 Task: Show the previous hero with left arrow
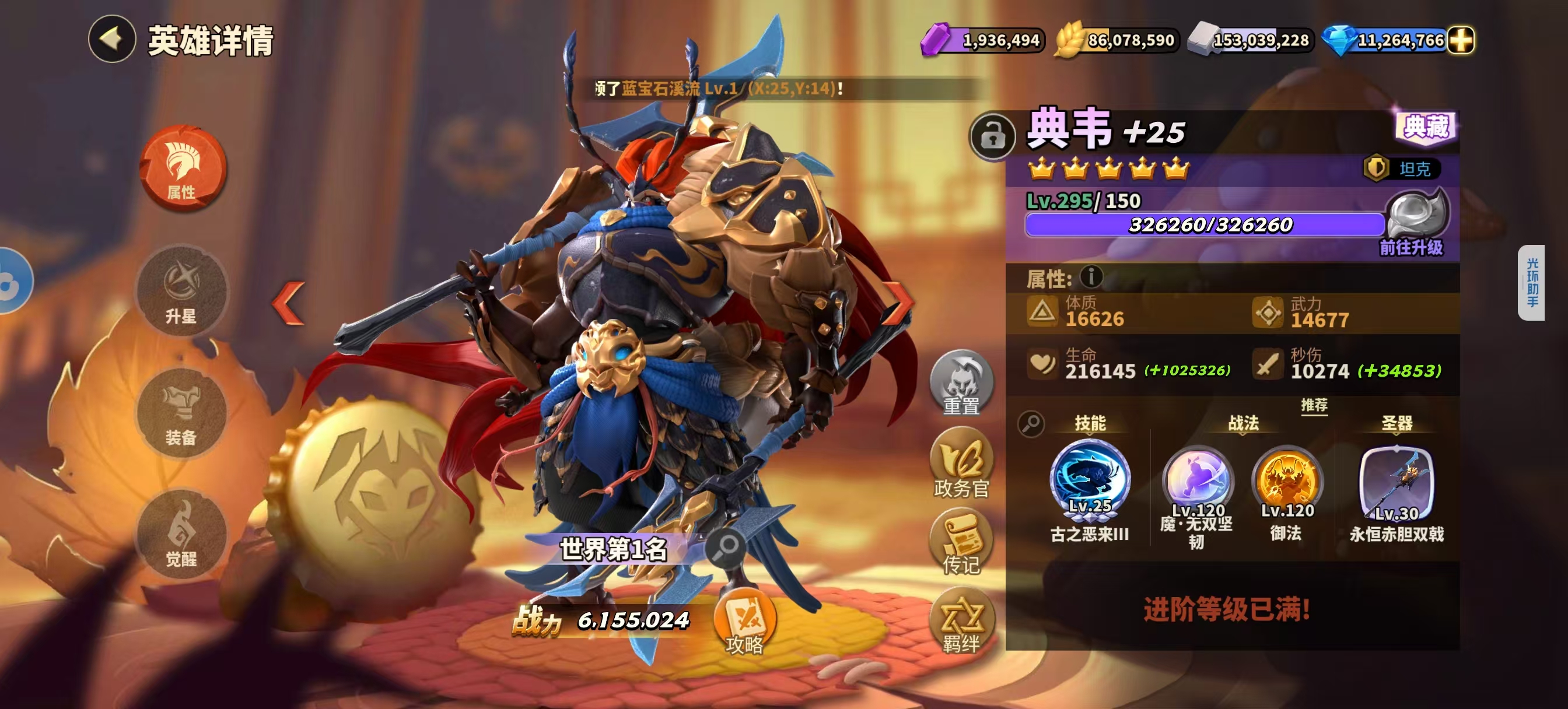(x=289, y=303)
